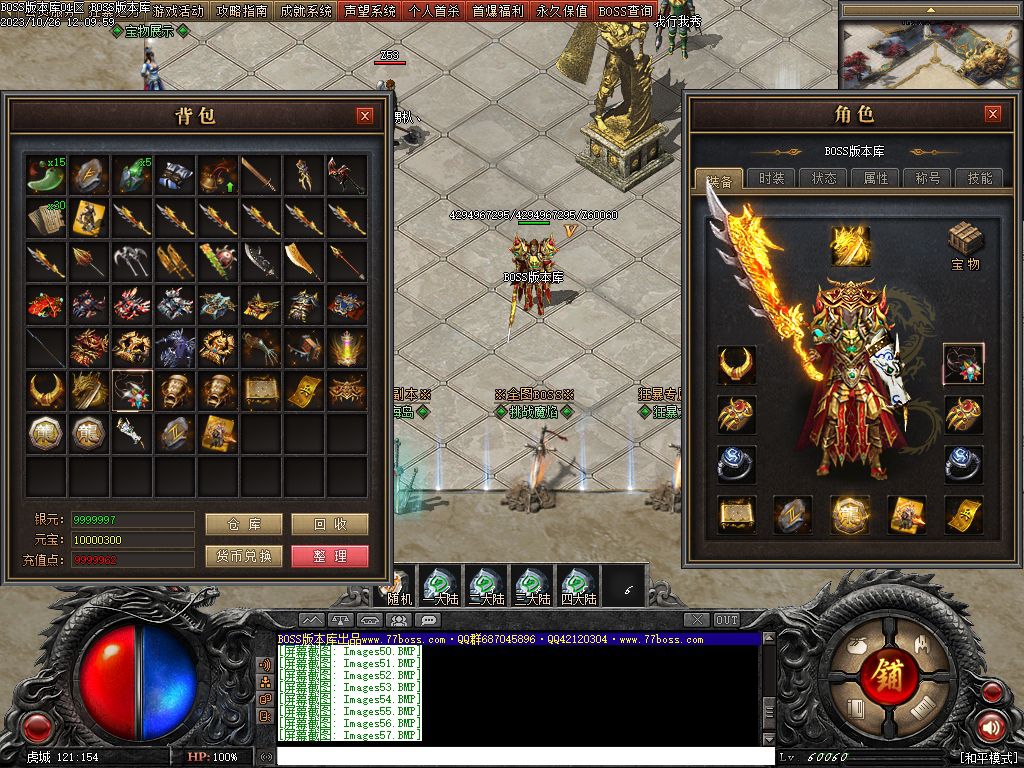
Task: Switch to the 状态 status tab
Action: 824,178
